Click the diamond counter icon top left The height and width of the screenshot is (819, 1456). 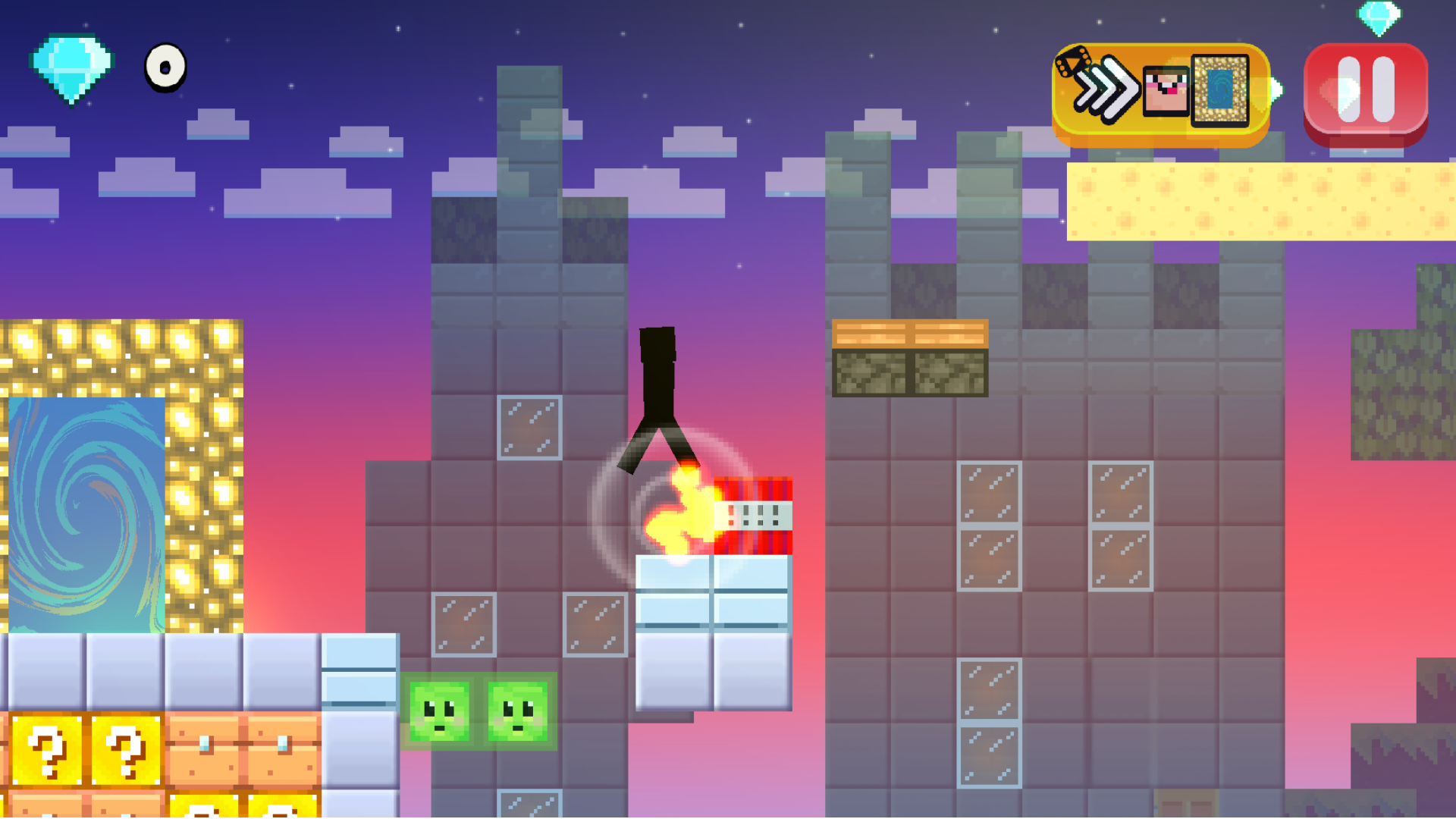tap(72, 68)
